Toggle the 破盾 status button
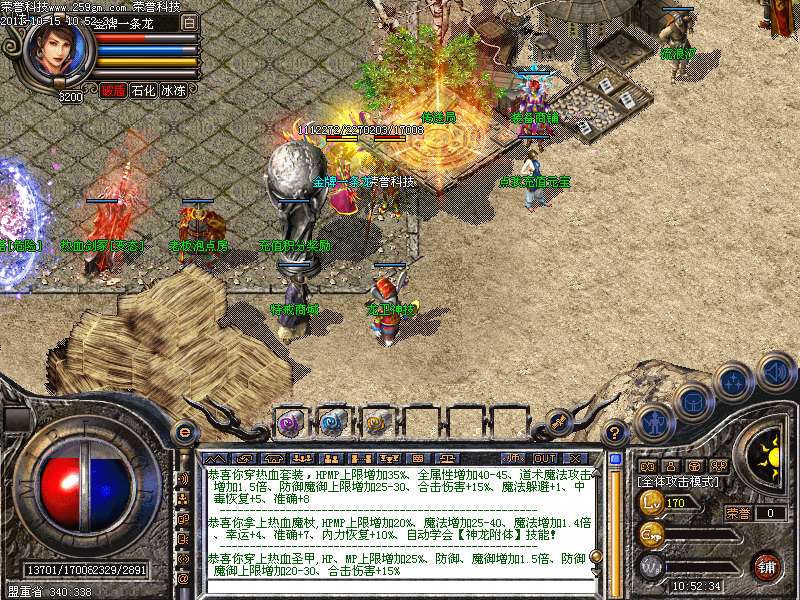This screenshot has width=800, height=600. 113,90
